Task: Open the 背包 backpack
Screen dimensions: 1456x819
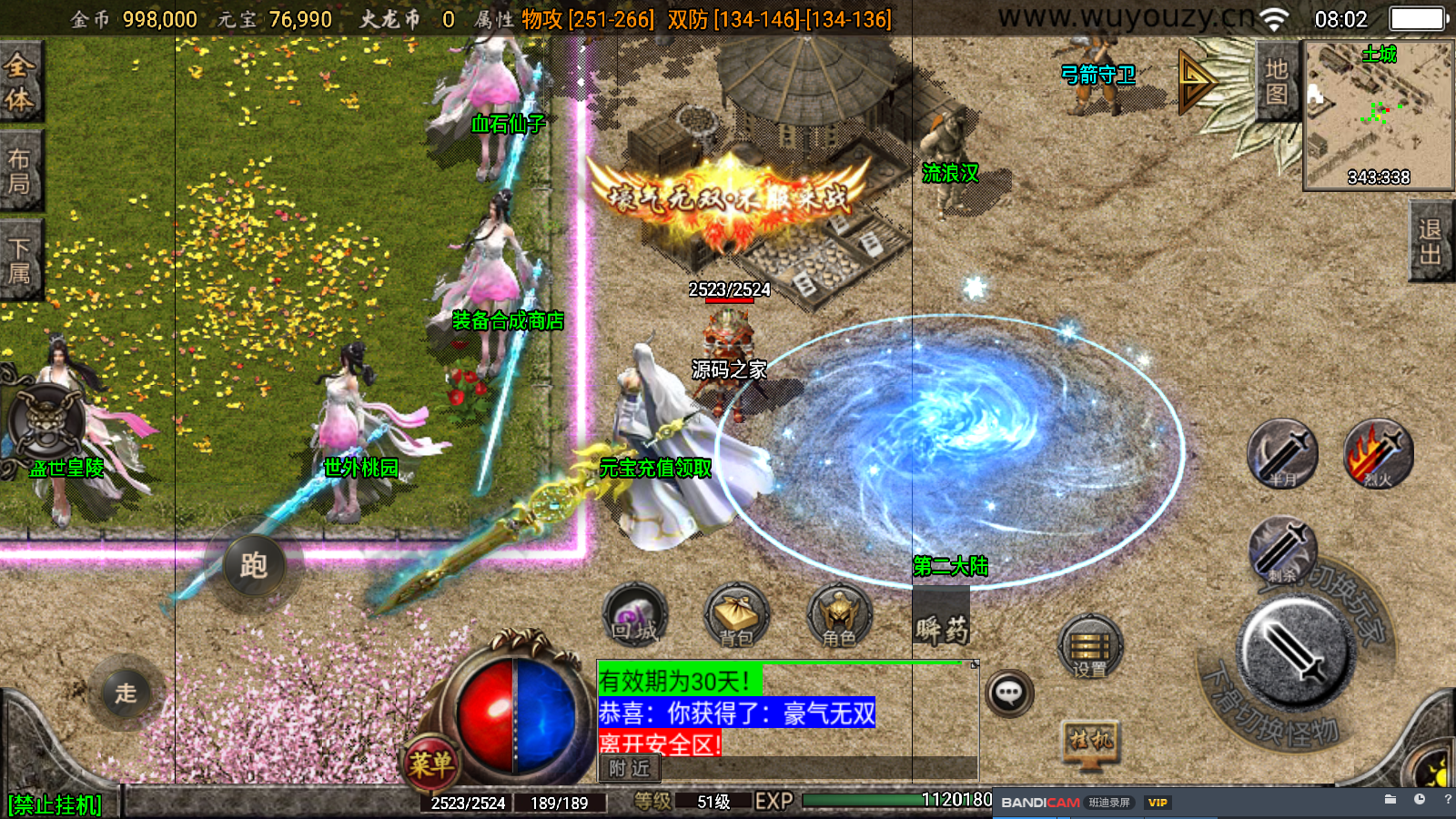Action: (x=736, y=615)
